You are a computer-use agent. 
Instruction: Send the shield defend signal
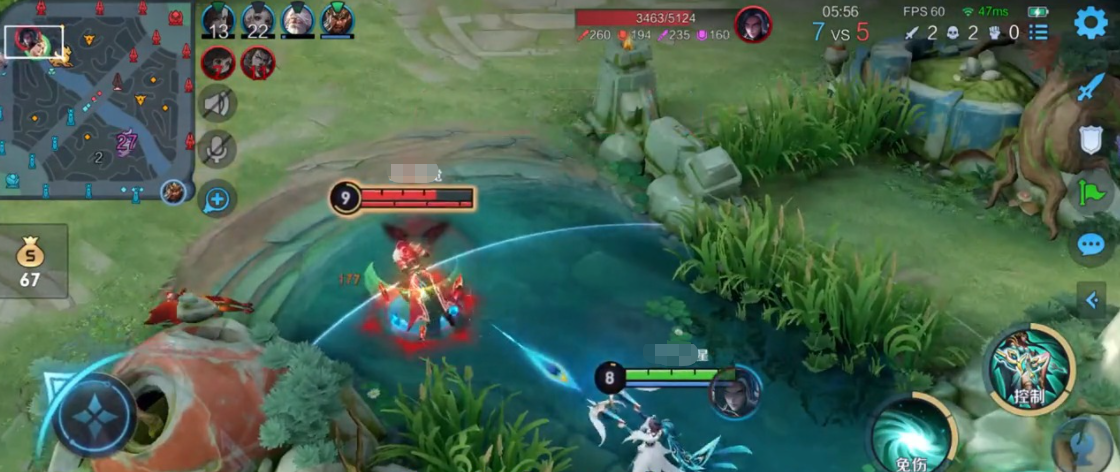pyautogui.click(x=1090, y=140)
